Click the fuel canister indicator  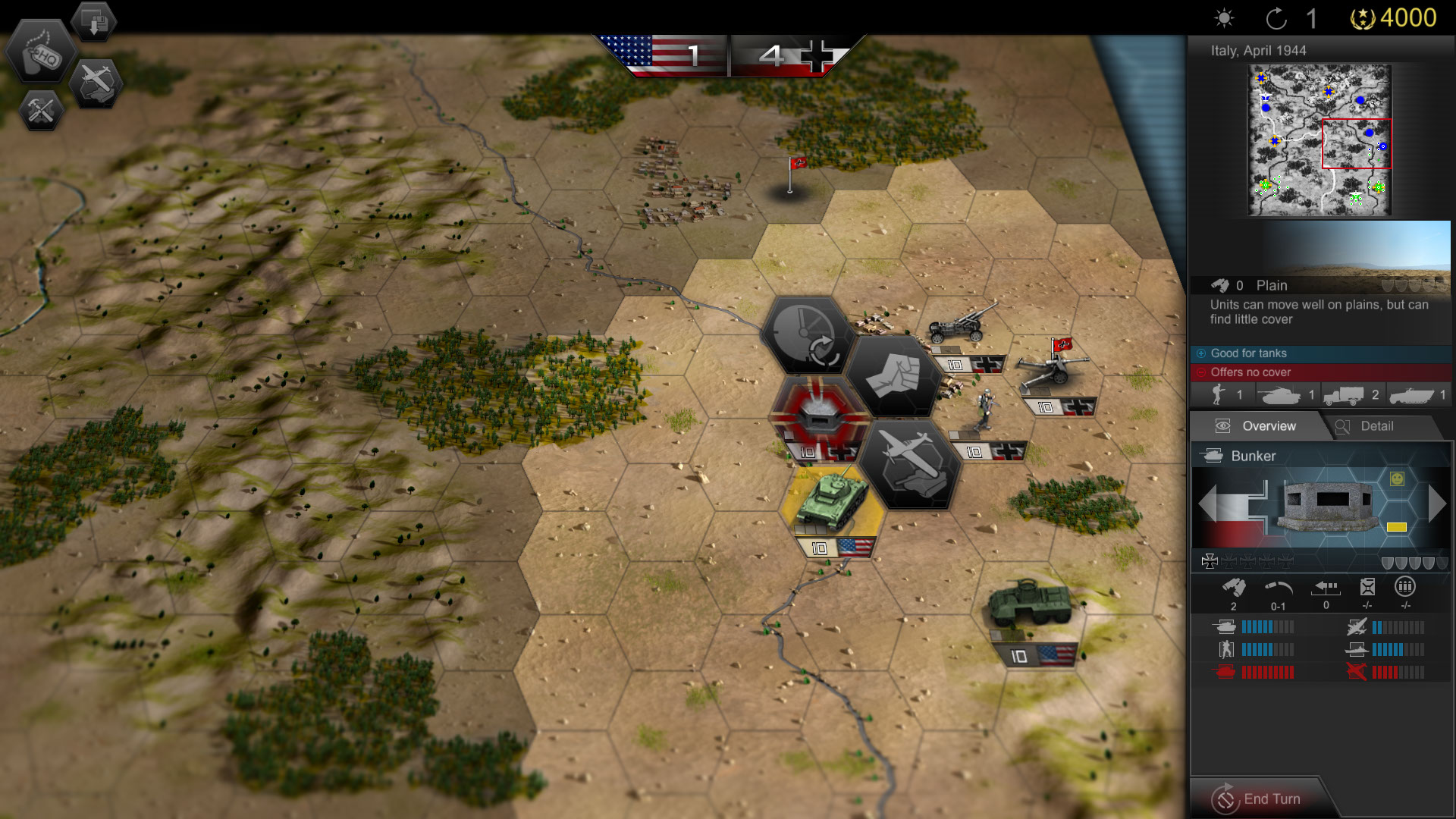coord(1367,585)
